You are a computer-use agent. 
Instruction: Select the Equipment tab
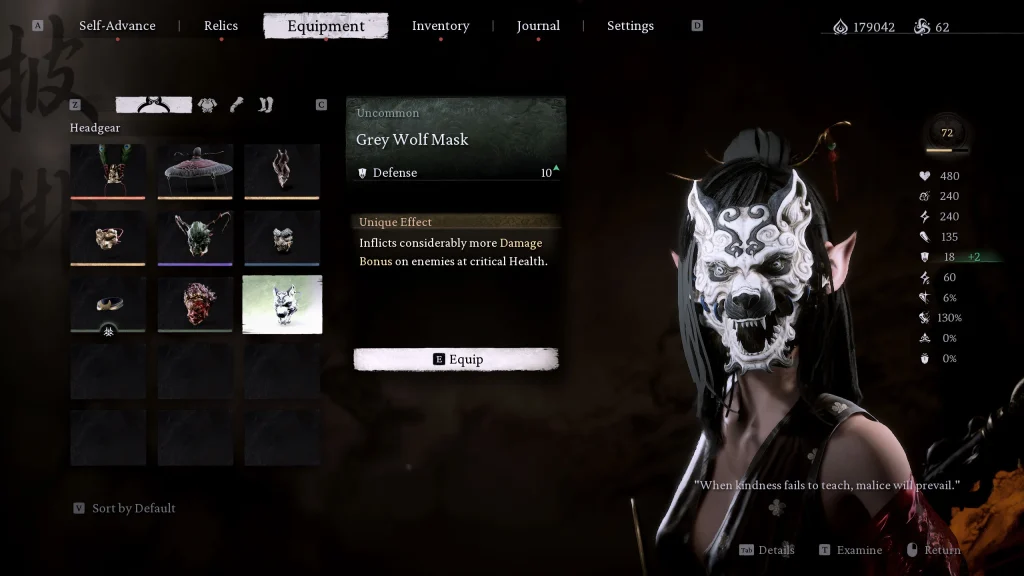[326, 26]
